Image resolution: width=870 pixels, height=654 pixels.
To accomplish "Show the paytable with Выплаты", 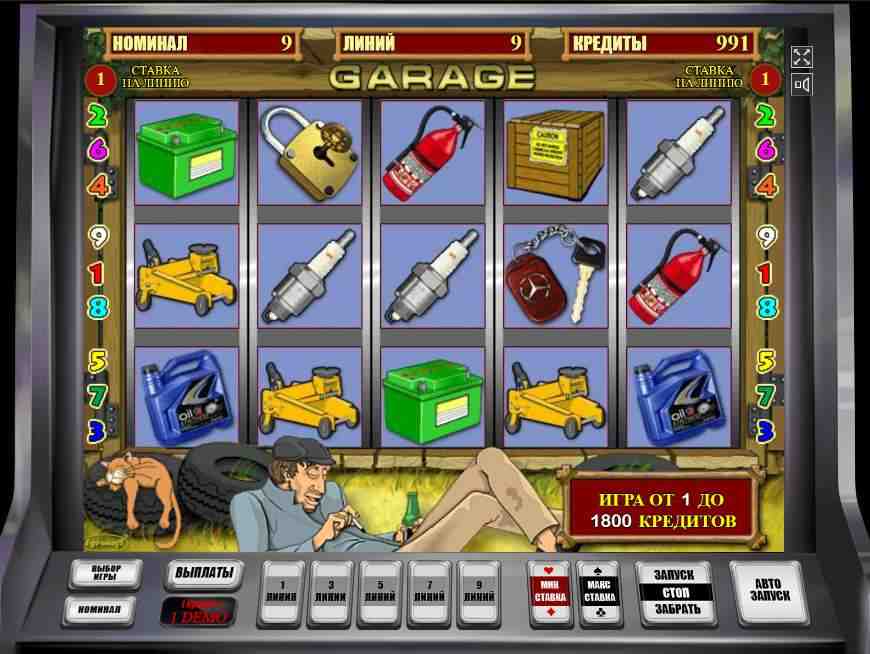I will (203, 573).
